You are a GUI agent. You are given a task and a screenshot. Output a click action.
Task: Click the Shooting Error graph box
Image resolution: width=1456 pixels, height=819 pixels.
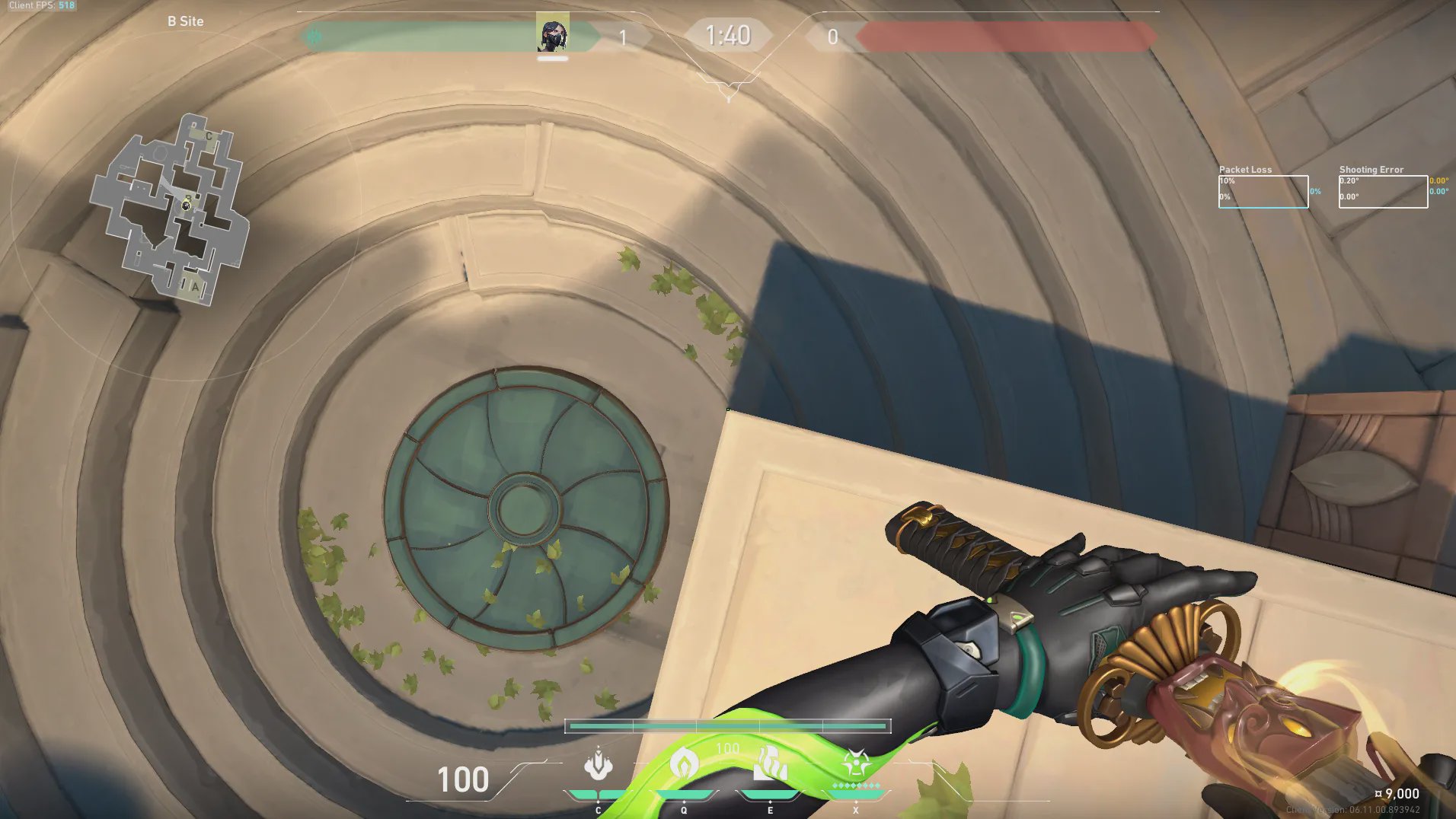tap(1383, 192)
